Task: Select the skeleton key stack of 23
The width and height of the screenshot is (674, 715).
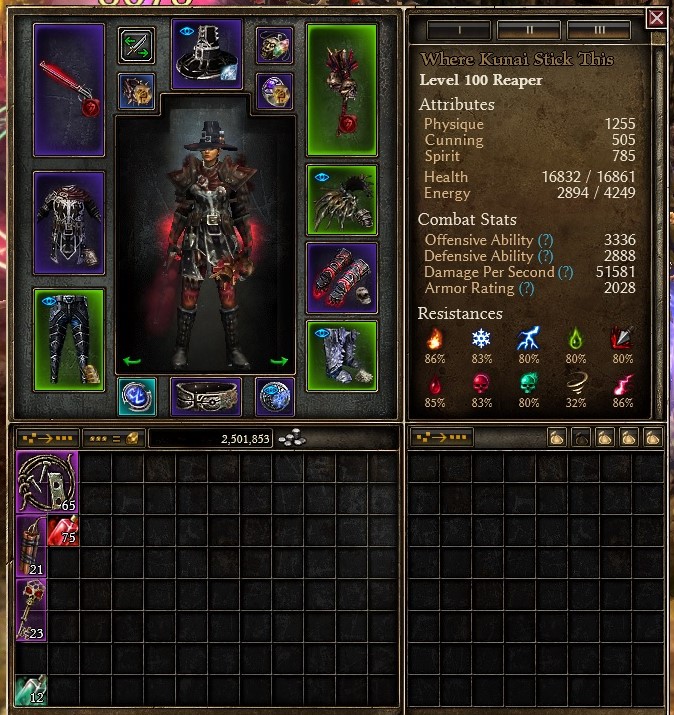Action: point(32,610)
